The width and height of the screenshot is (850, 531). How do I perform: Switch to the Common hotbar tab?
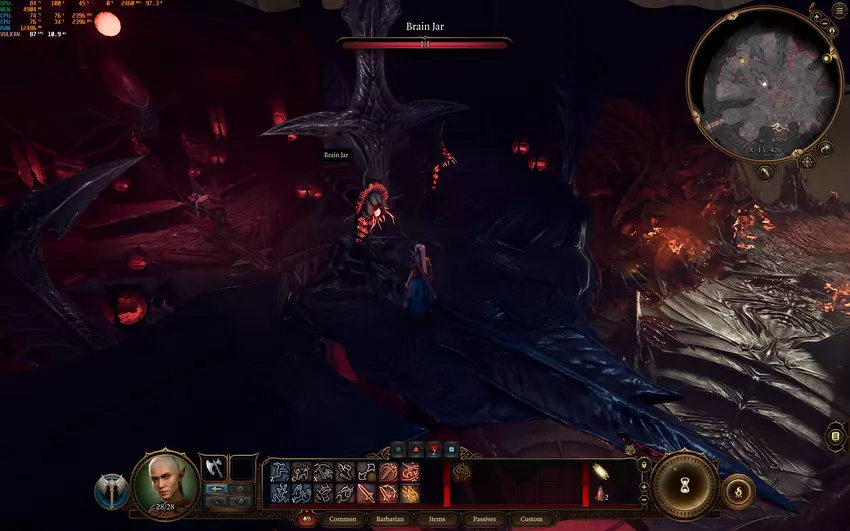coord(342,519)
